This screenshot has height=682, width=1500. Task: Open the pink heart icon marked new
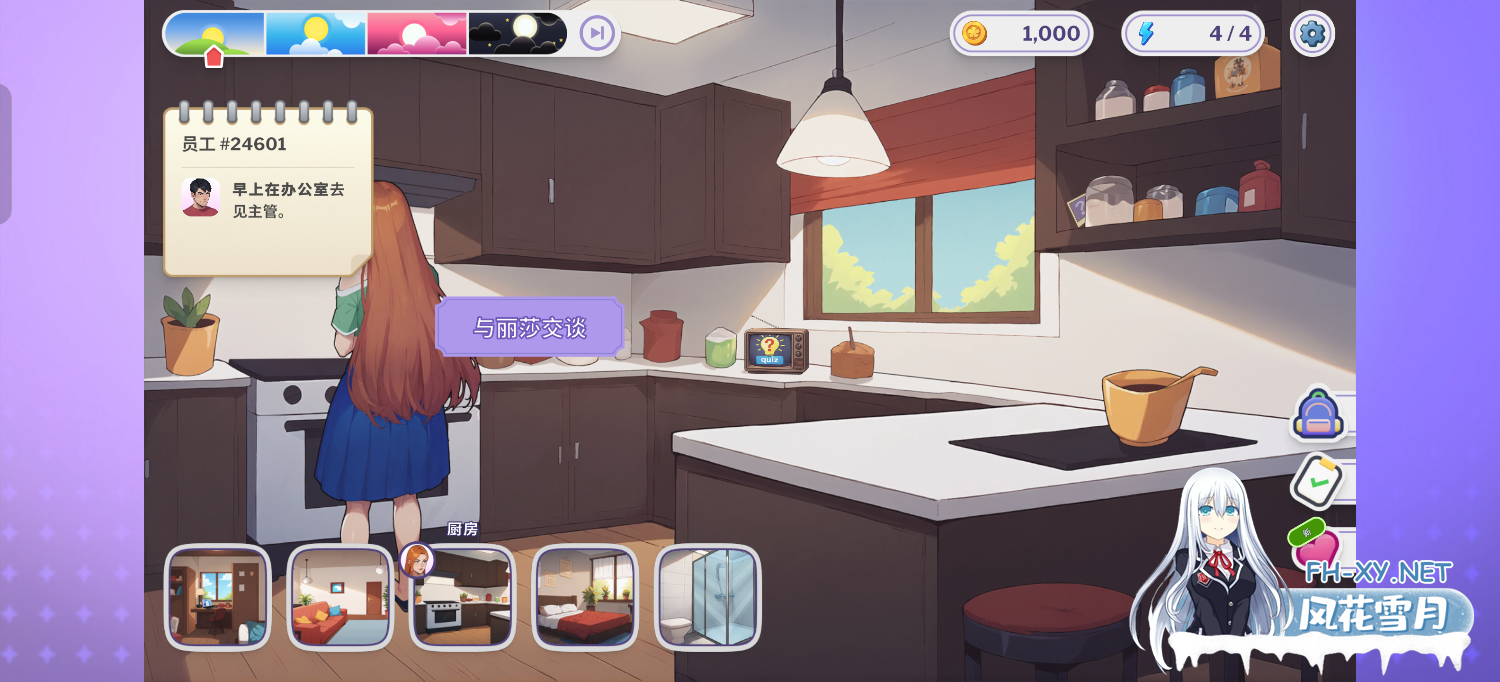pyautogui.click(x=1316, y=546)
